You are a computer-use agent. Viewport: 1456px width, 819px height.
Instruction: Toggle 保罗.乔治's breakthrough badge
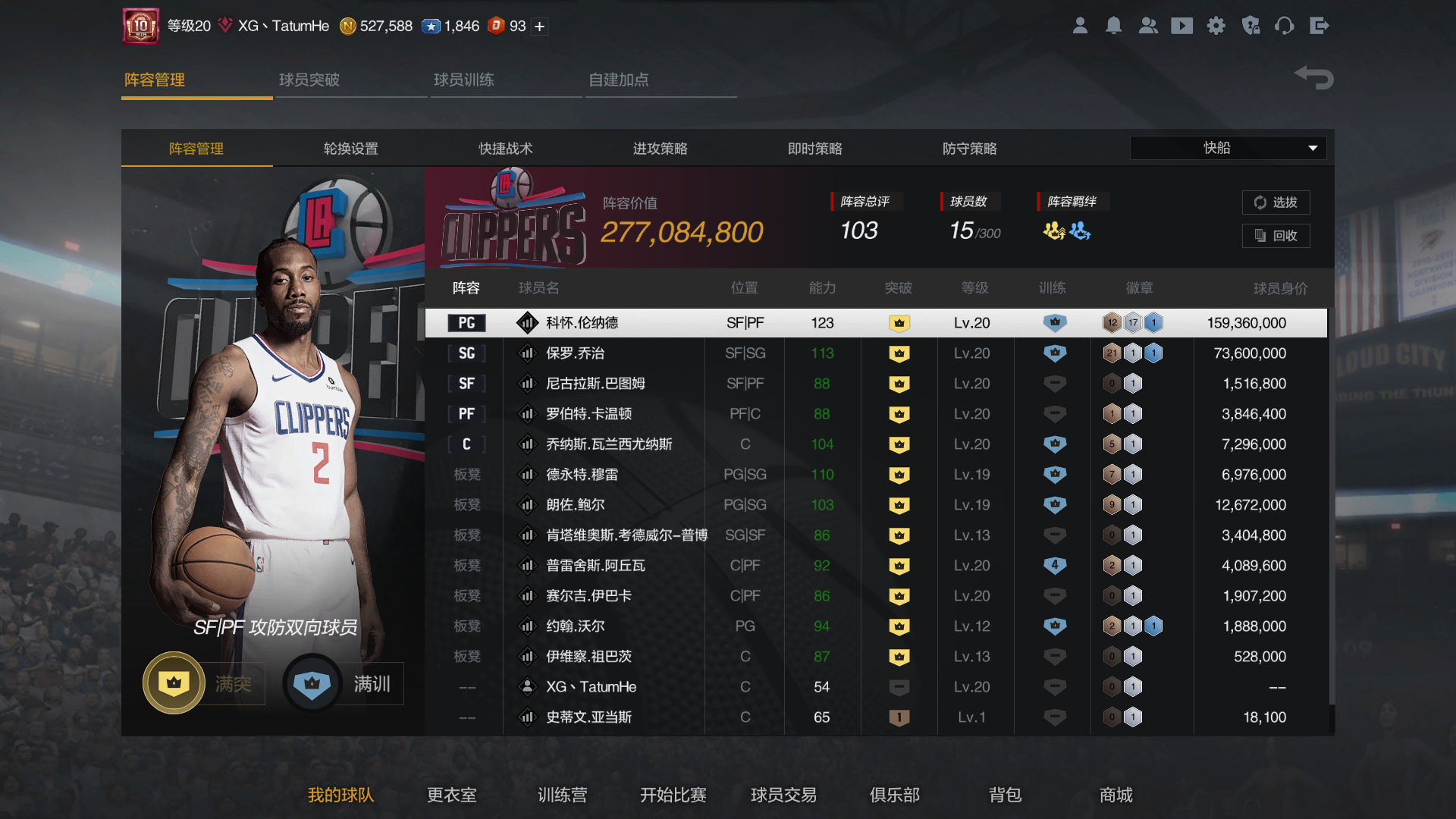899,353
